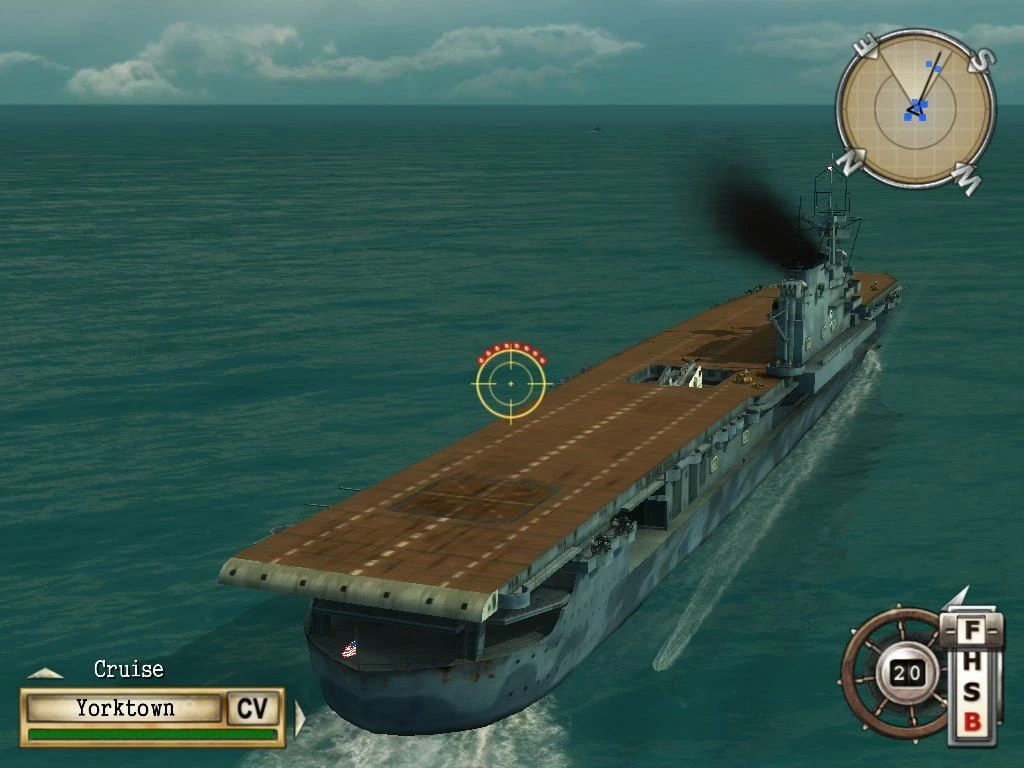Select the Yorktown unit name plate
The image size is (1024, 768).
[x=125, y=708]
